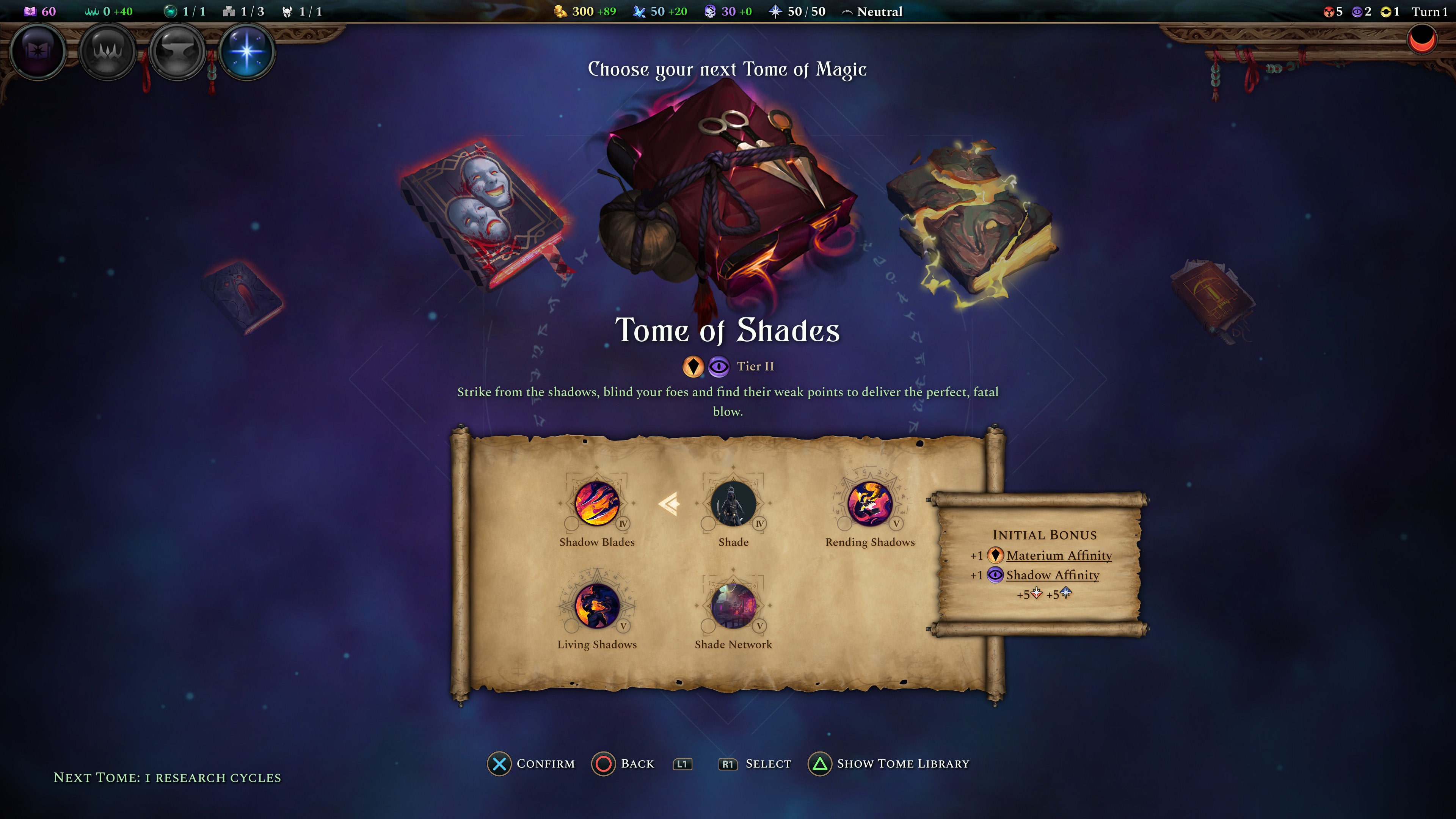Select the Shadow Blades skill icon
This screenshot has width=1456, height=819.
click(597, 503)
